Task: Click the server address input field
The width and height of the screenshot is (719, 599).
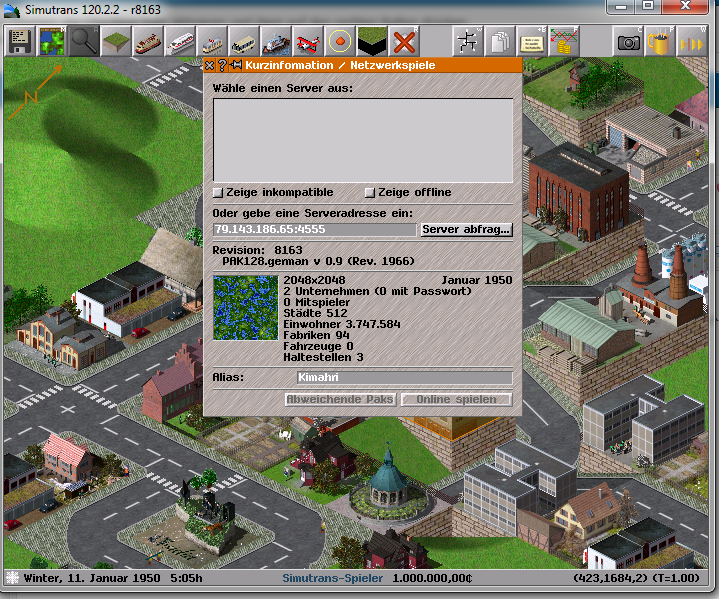Action: click(315, 230)
